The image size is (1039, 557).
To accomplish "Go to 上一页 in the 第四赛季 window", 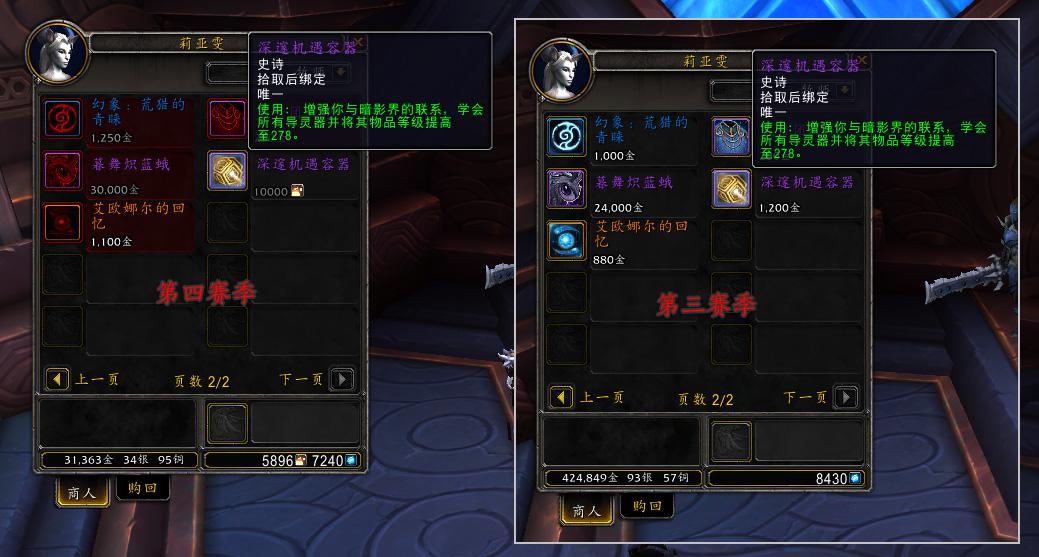I will [x=58, y=379].
